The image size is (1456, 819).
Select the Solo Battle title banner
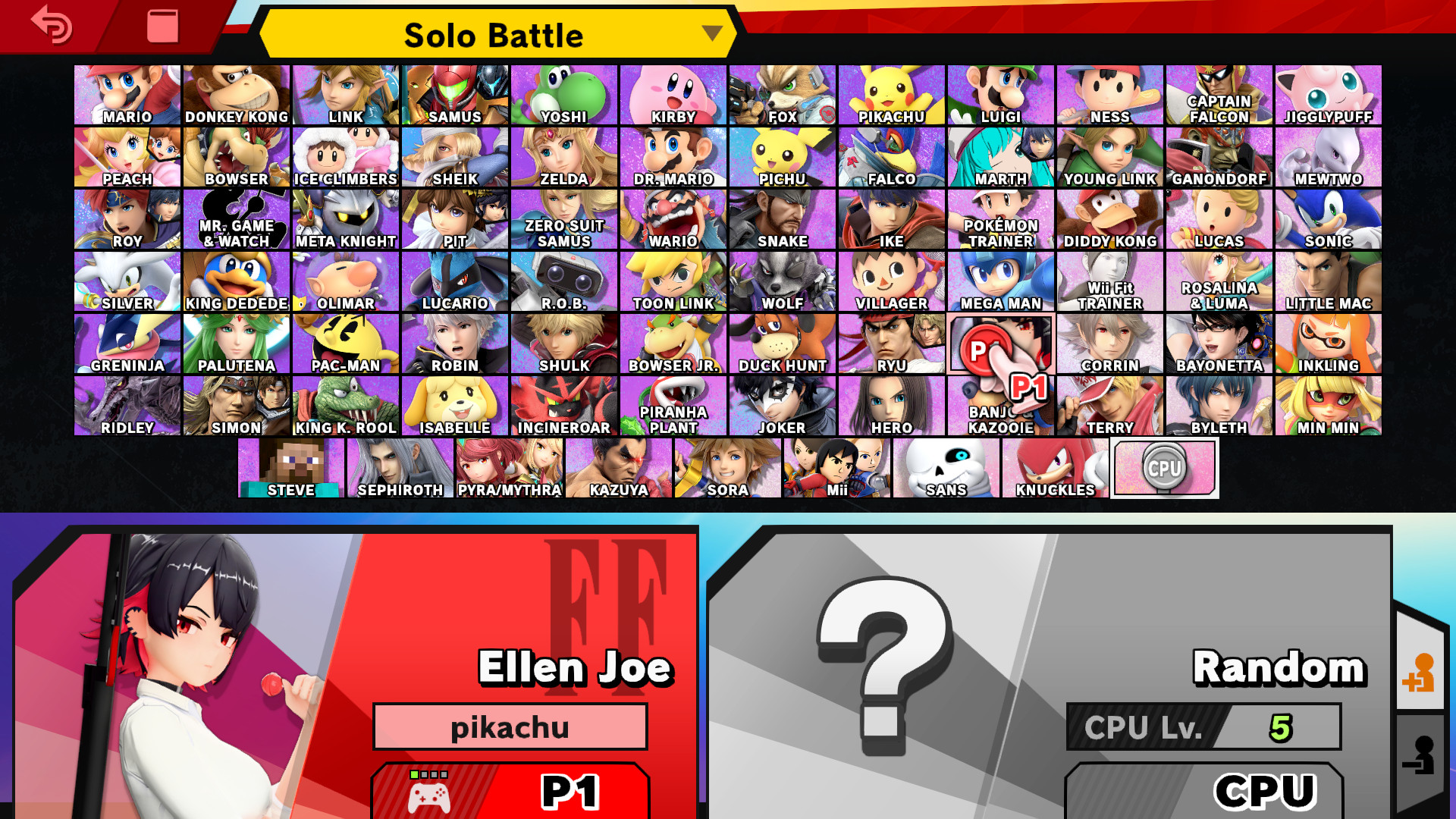[x=494, y=34]
